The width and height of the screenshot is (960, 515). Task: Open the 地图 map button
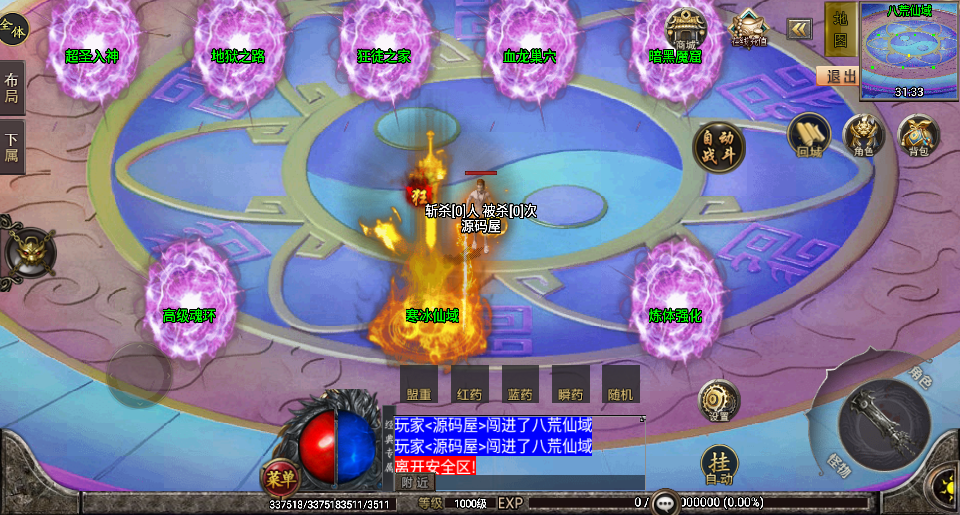point(840,30)
